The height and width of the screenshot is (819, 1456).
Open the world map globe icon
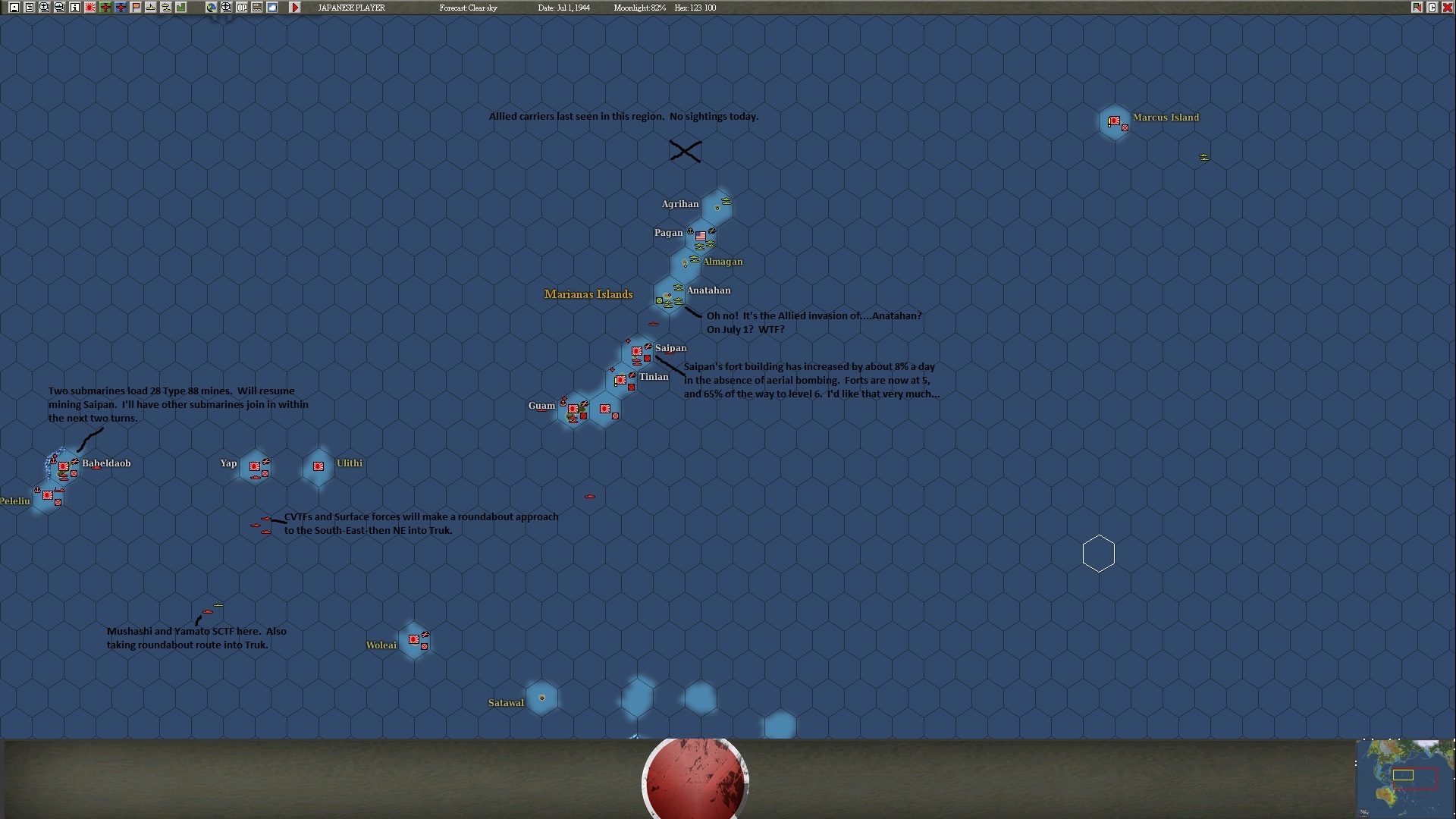tap(212, 8)
